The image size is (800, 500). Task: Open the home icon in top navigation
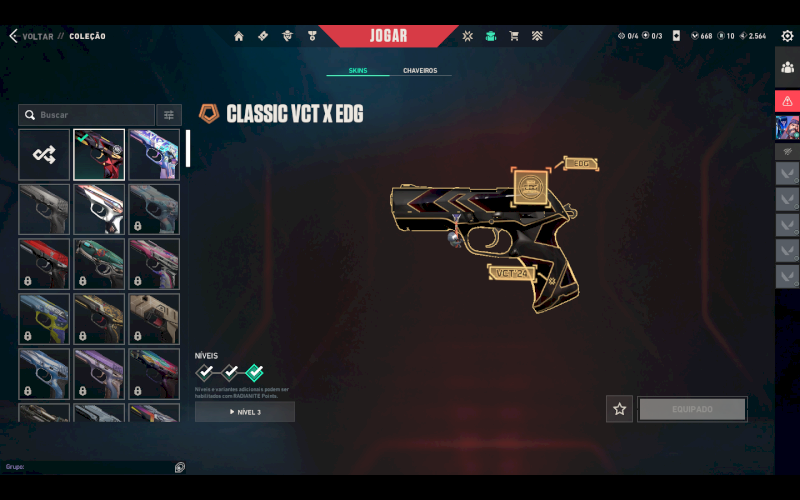[239, 36]
